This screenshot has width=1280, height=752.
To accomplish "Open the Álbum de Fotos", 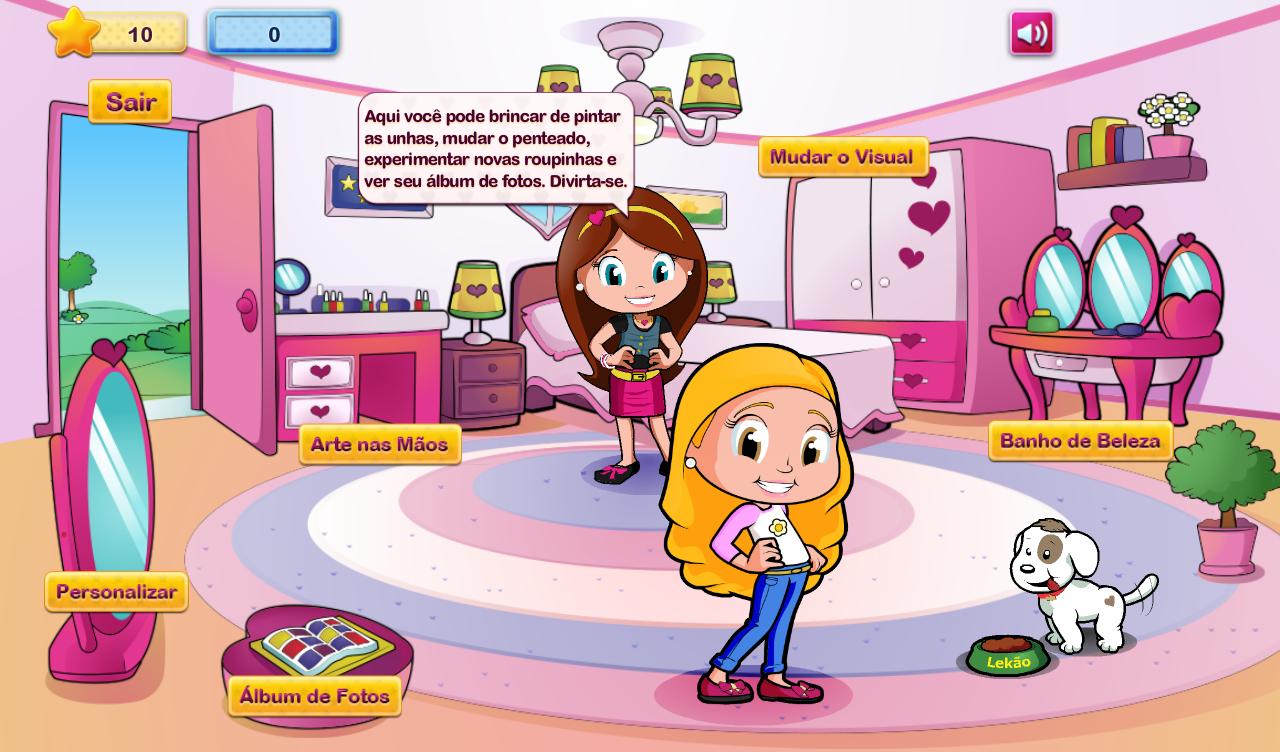I will pos(315,696).
